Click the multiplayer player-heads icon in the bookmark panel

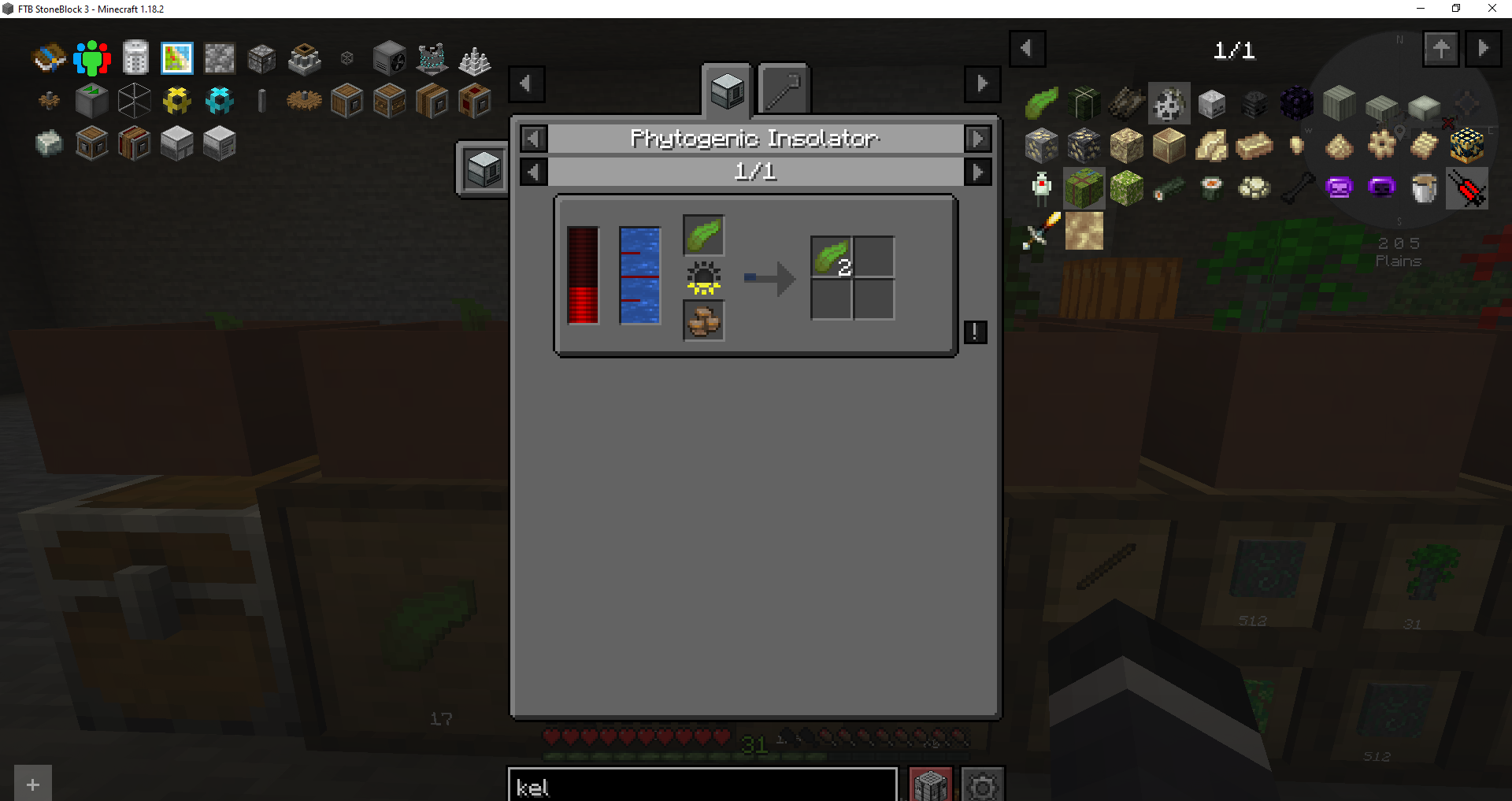click(92, 57)
